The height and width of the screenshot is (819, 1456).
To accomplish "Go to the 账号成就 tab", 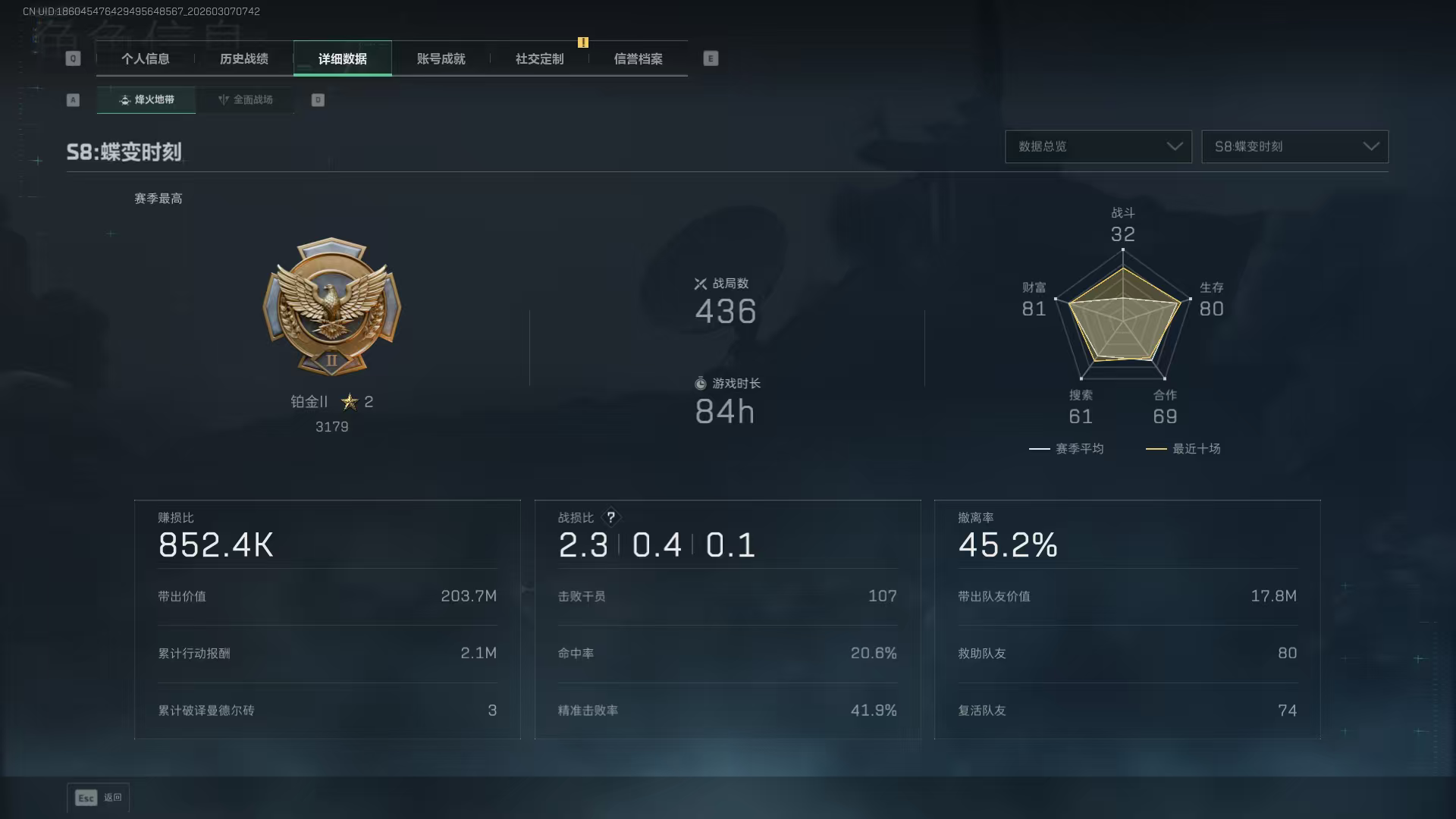I will pos(441,59).
